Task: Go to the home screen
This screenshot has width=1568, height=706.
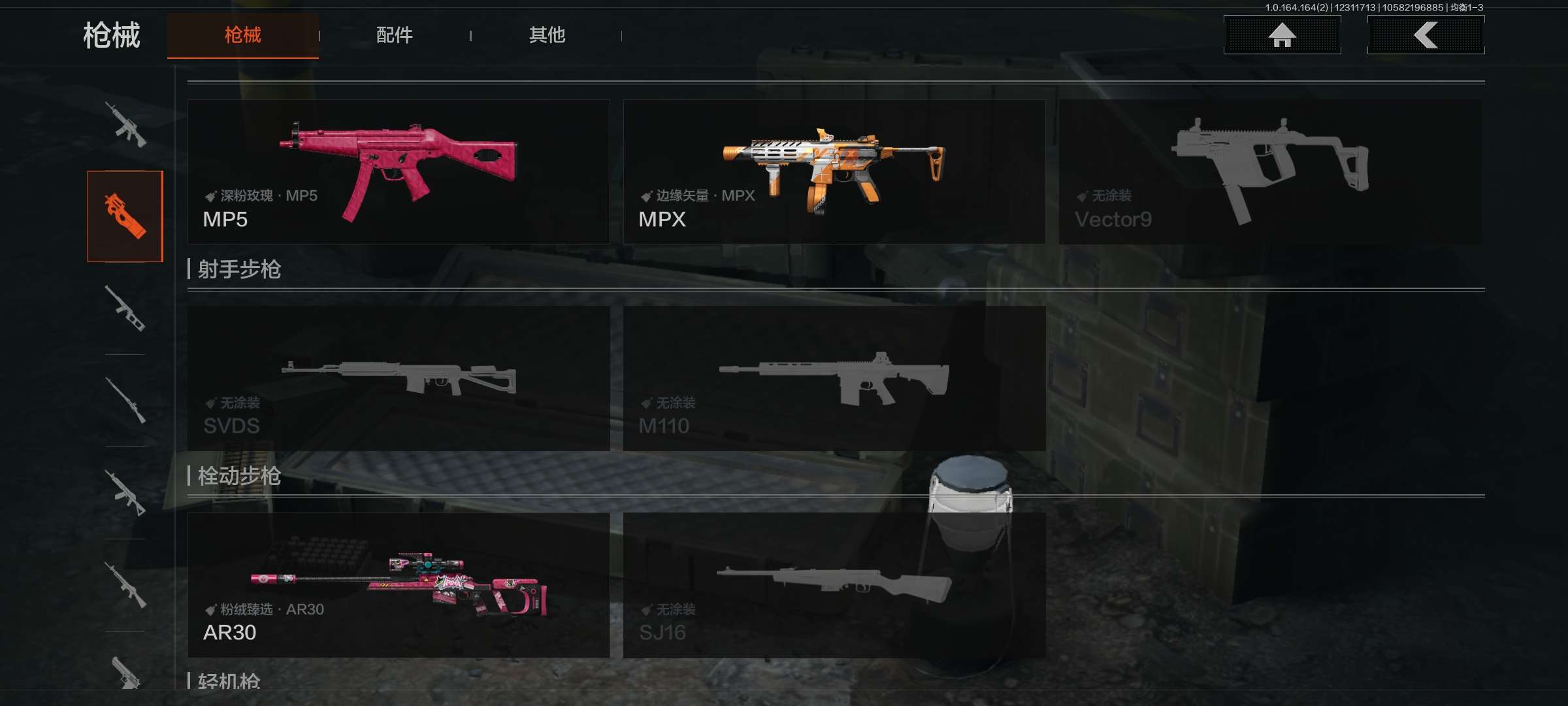Action: pos(1282,35)
